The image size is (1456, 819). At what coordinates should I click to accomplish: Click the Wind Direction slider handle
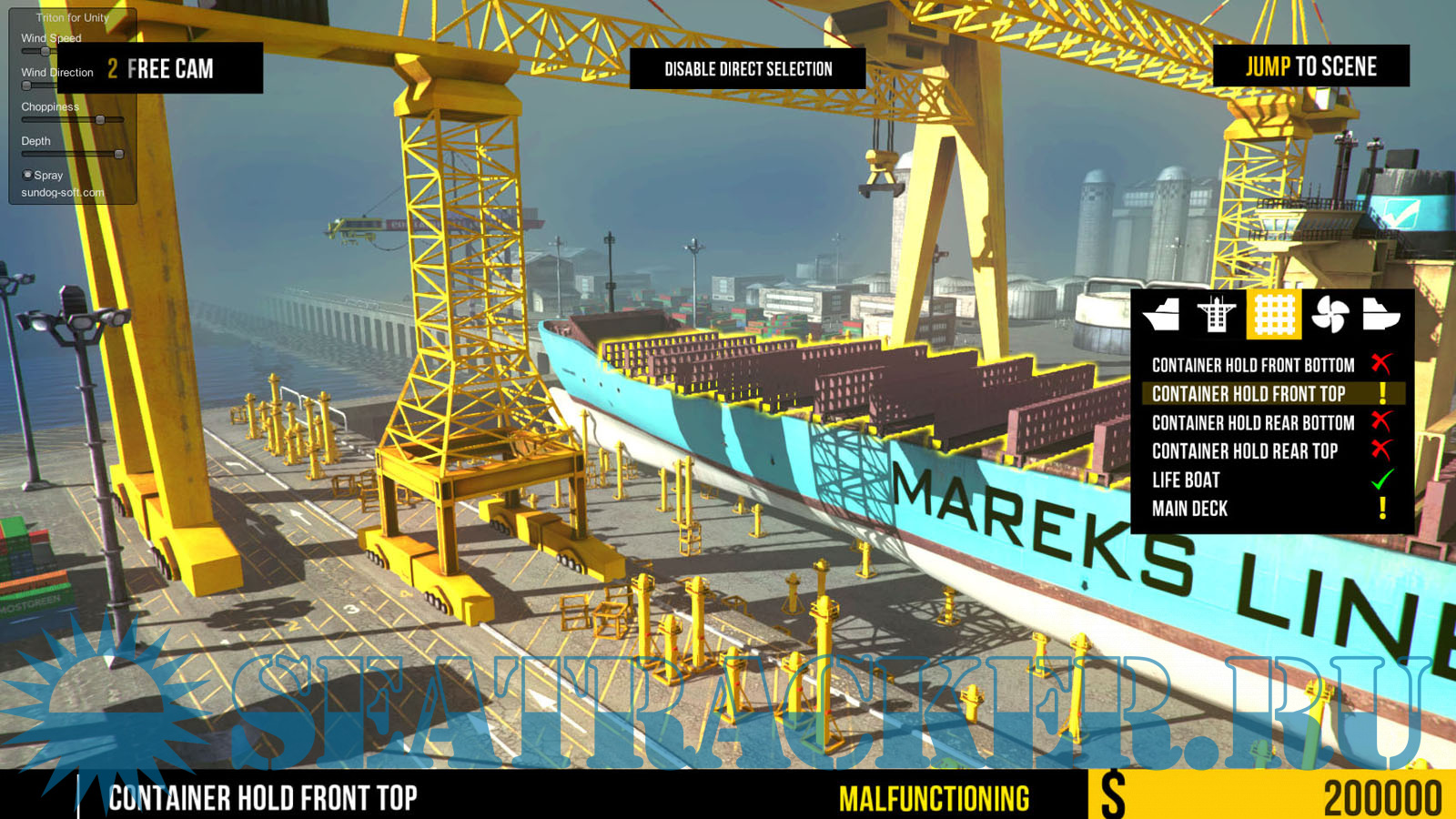(x=27, y=86)
